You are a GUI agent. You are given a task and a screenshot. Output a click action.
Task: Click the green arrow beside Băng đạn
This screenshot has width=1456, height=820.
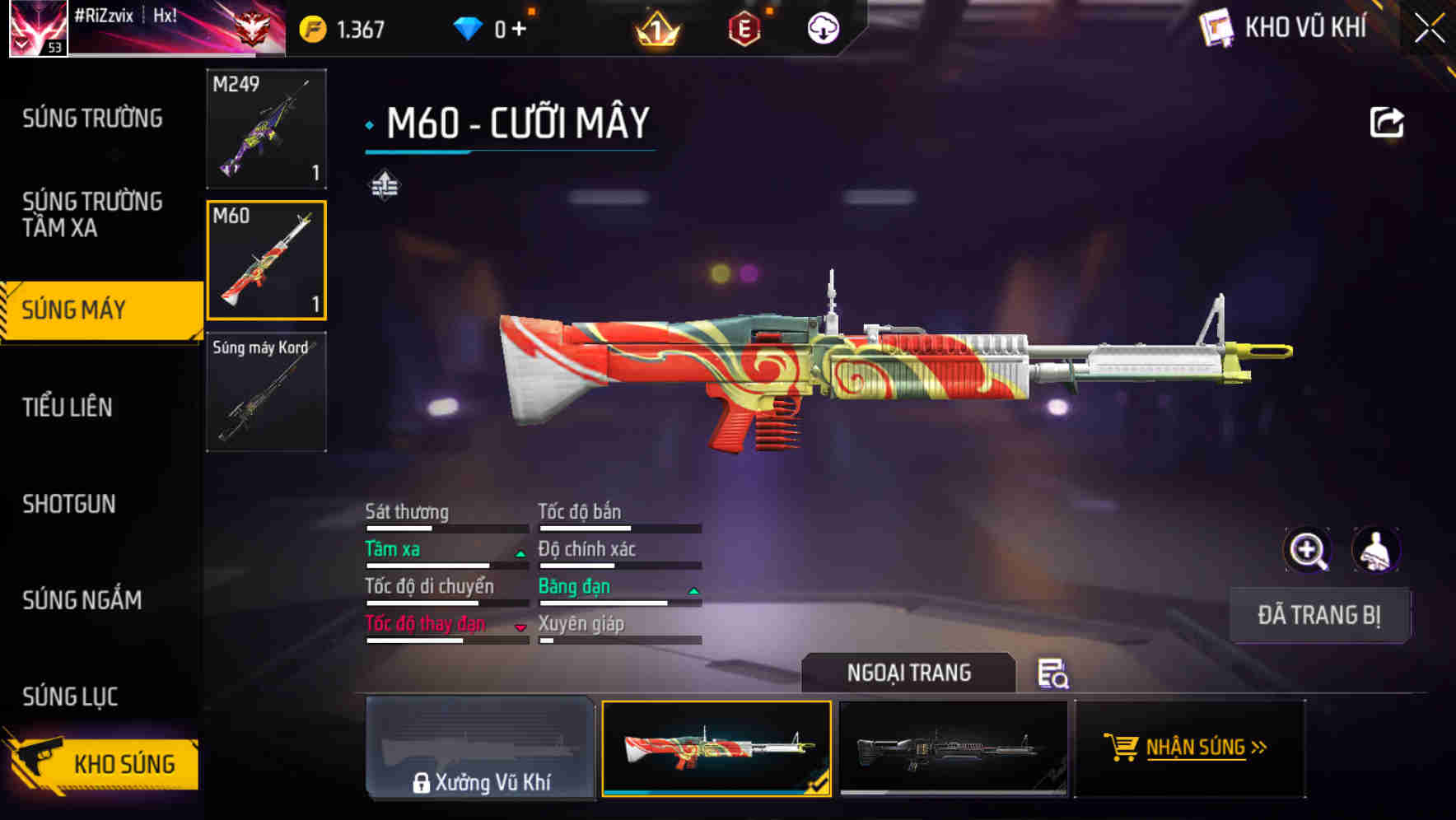click(x=692, y=591)
